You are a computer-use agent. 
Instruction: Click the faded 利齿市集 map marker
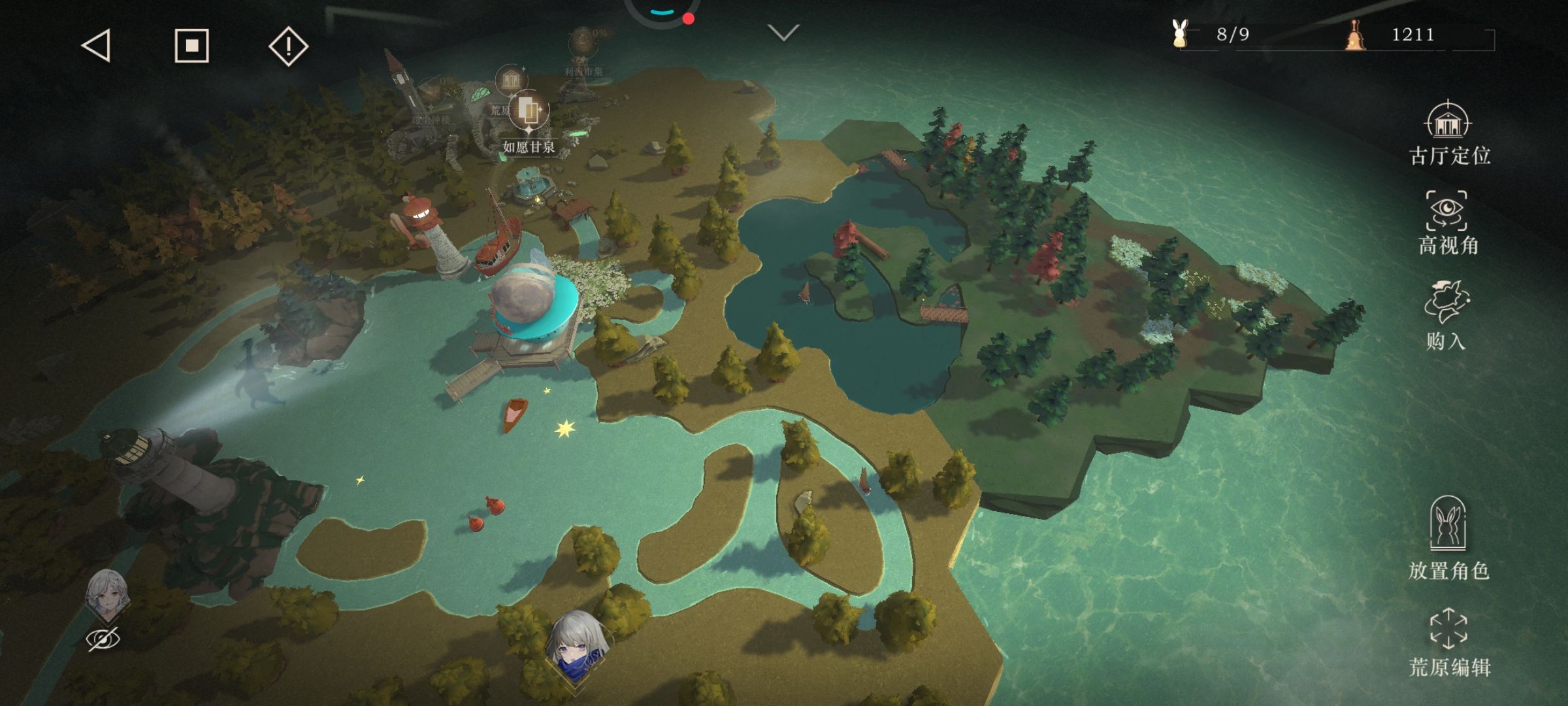[582, 49]
